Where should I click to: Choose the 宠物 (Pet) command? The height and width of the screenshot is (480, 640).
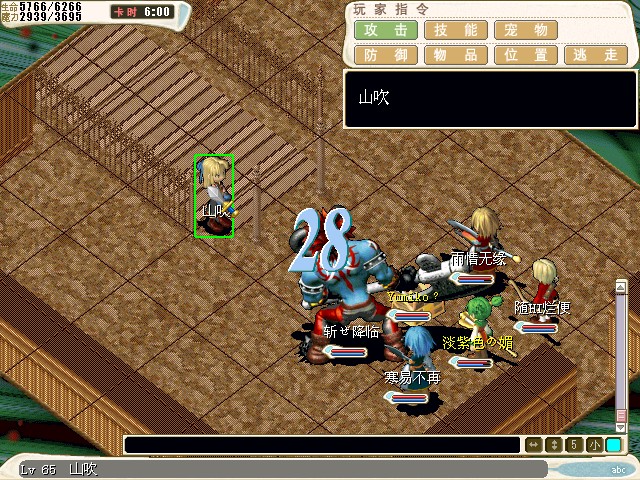pyautogui.click(x=525, y=30)
